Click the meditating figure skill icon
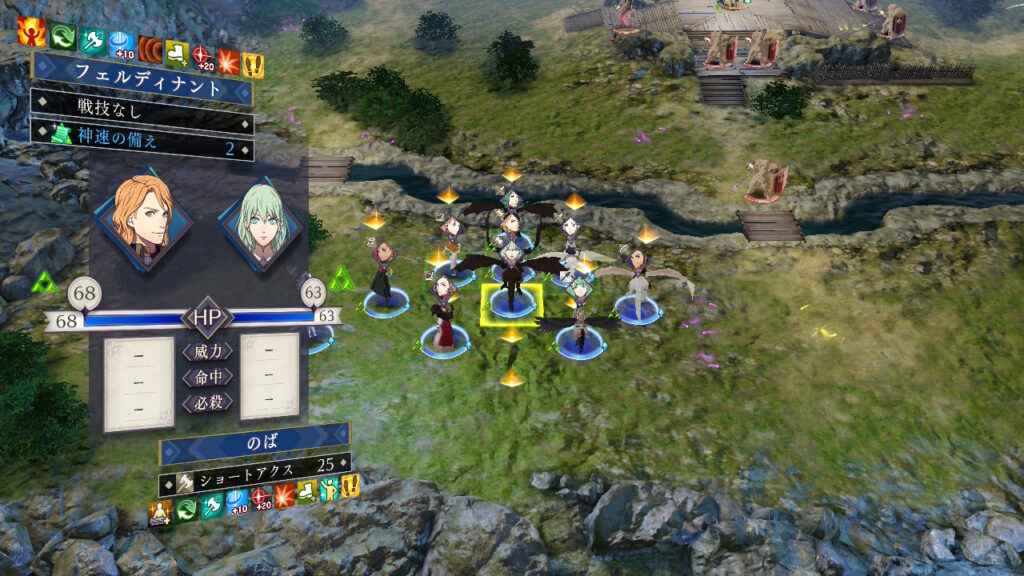1024x576 pixels. coord(161,513)
